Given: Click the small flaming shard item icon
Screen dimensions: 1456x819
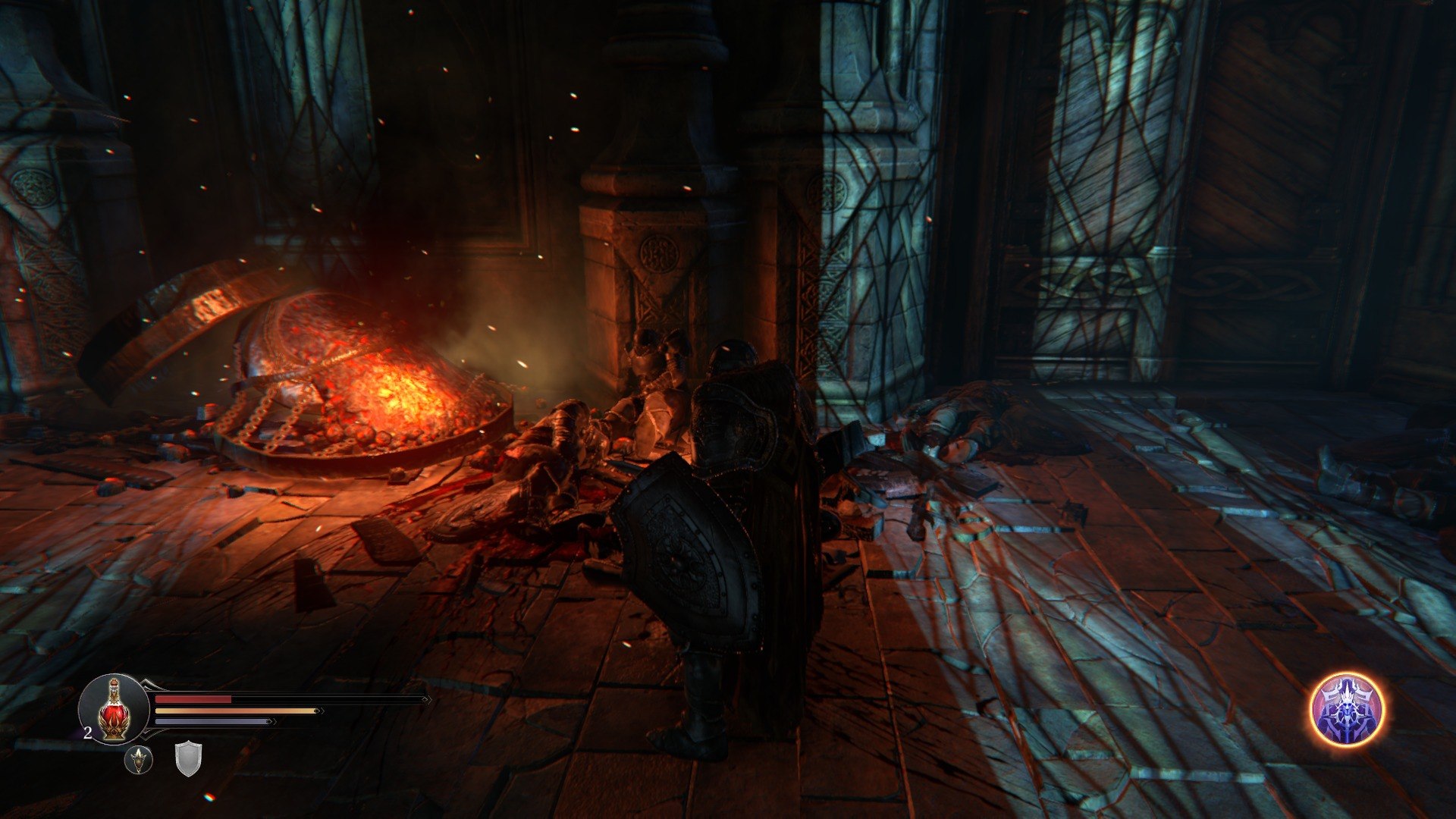Looking at the screenshot, I should pos(139,759).
